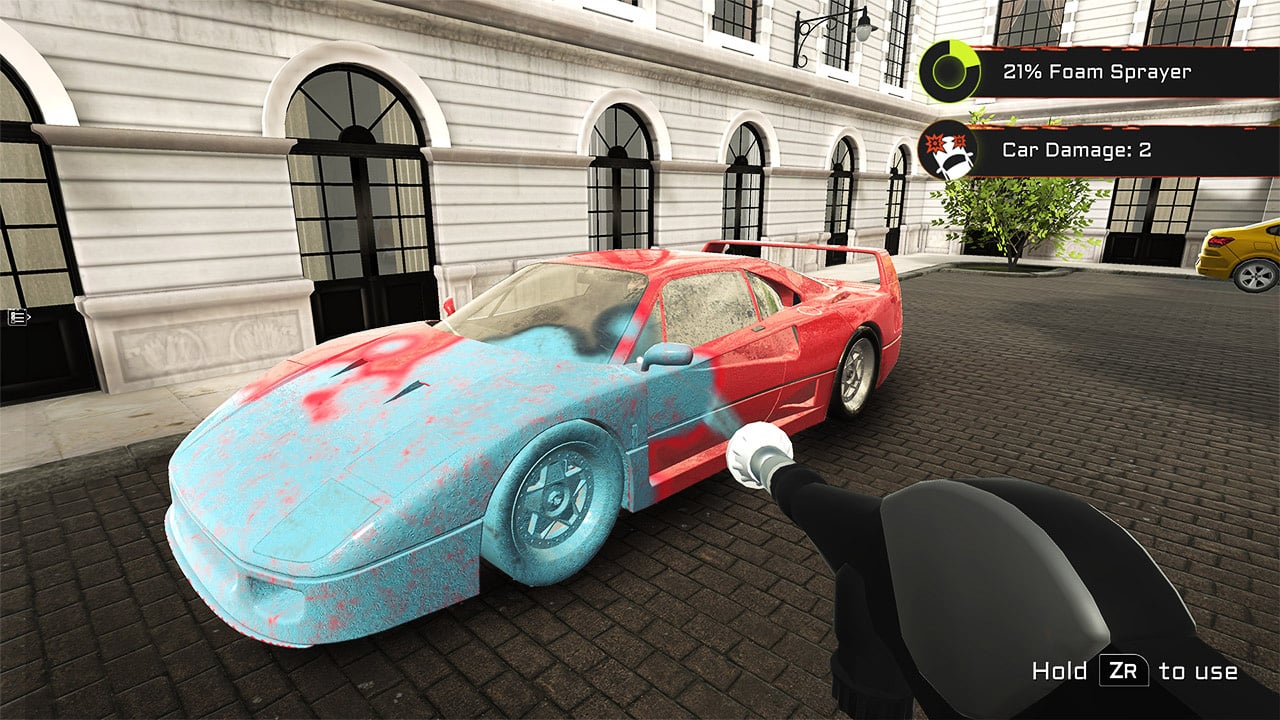This screenshot has width=1280, height=720.
Task: Expand the task list icon with arrow
Action: pyautogui.click(x=19, y=317)
